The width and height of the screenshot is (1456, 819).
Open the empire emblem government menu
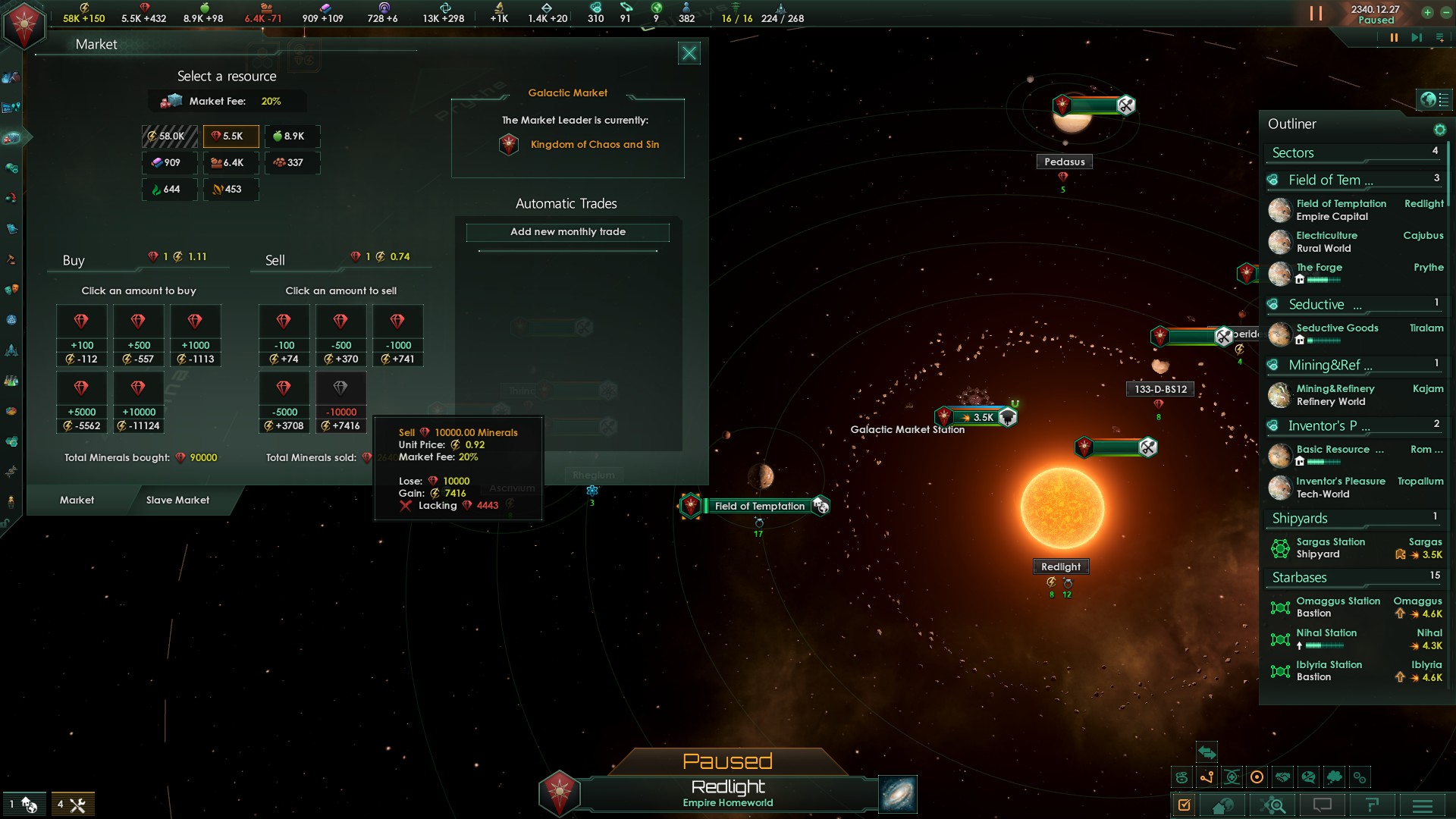pos(24,25)
